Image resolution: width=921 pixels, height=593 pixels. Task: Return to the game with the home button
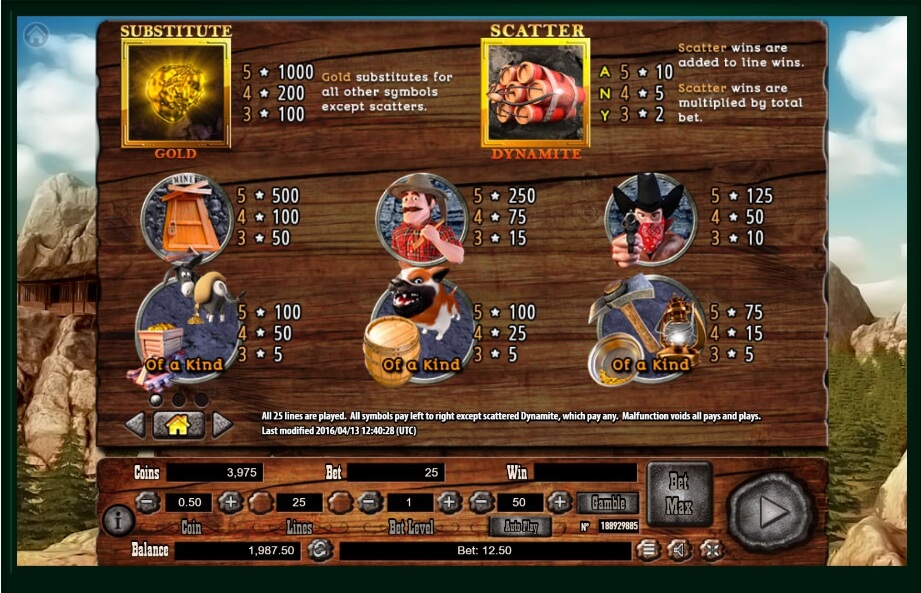178,425
